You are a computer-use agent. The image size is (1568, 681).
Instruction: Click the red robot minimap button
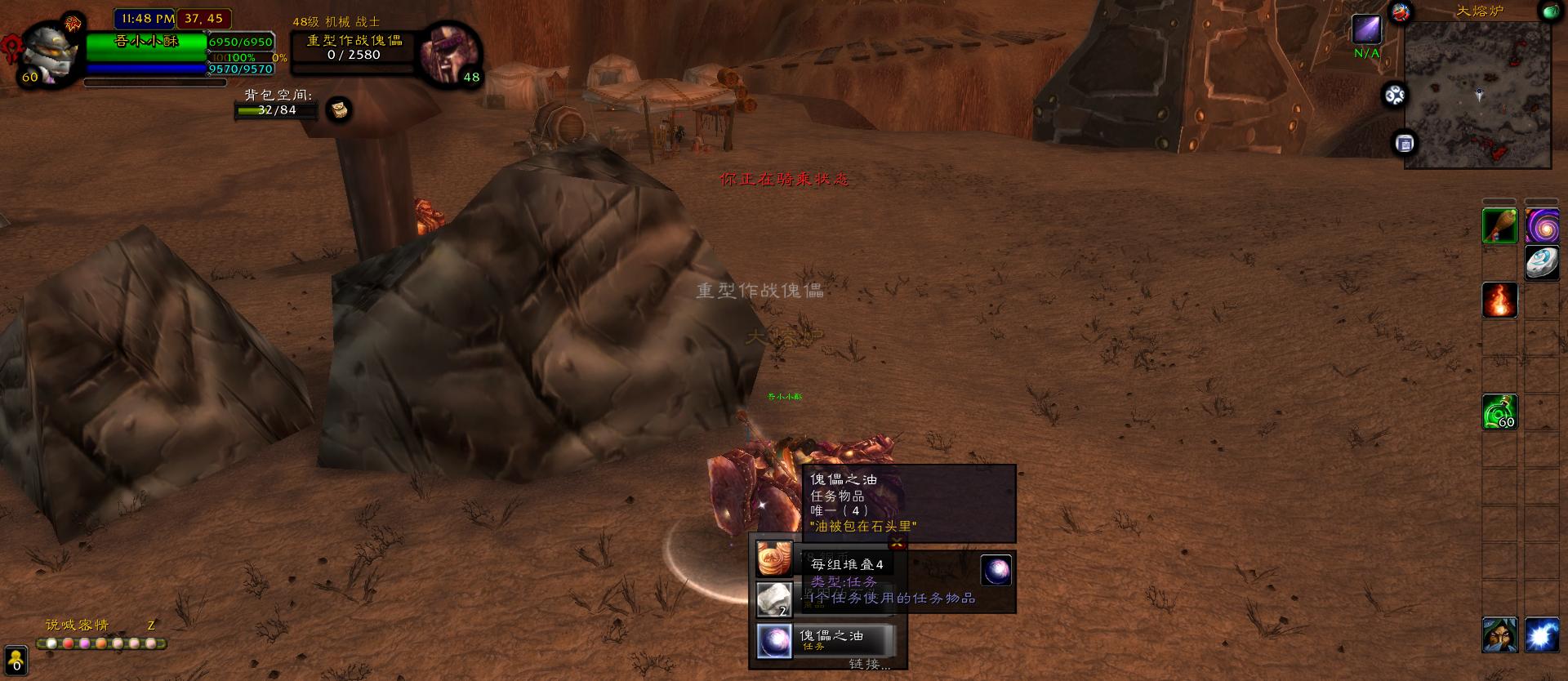pyautogui.click(x=1401, y=12)
